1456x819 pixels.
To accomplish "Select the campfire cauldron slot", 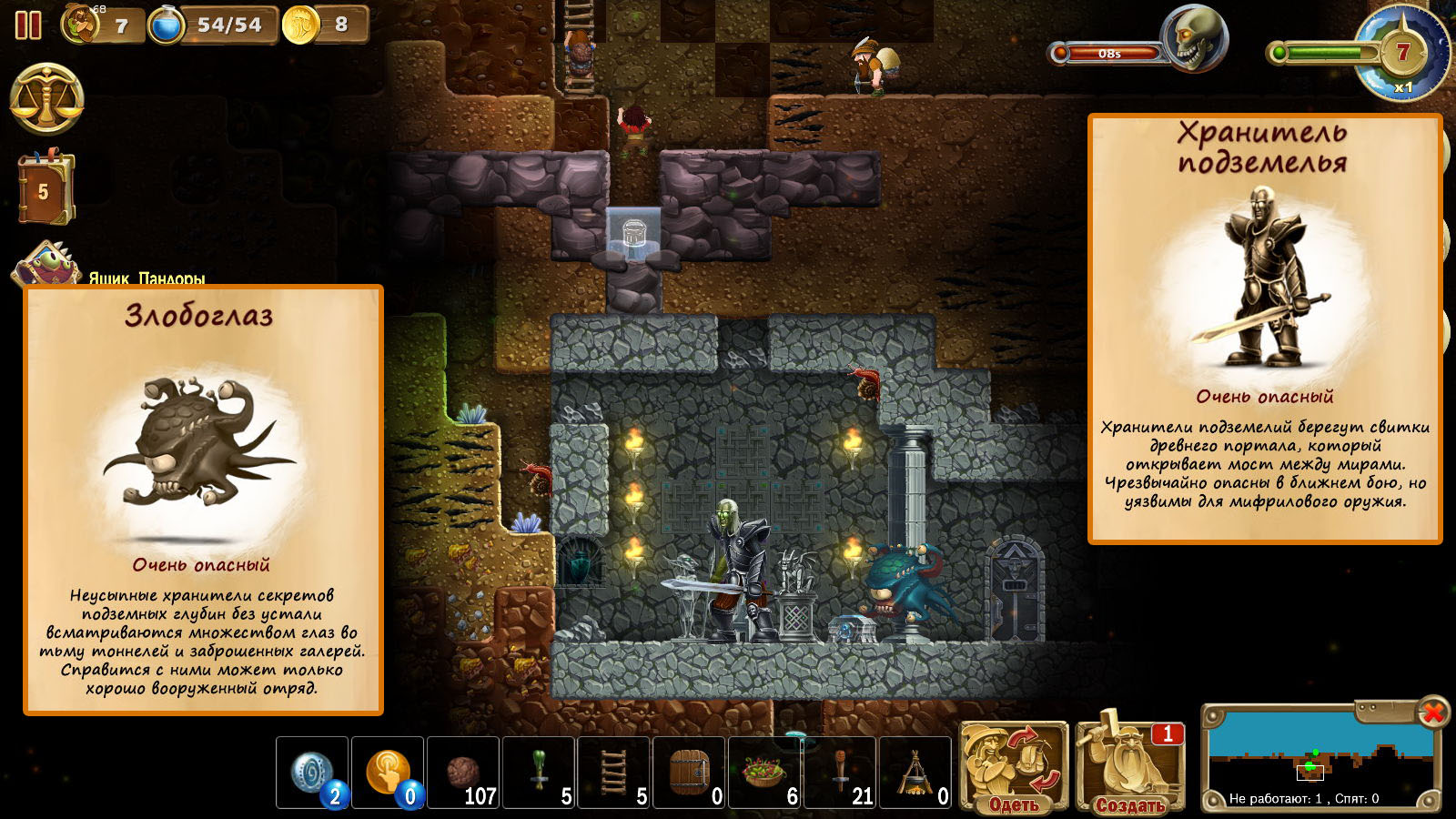I will [x=915, y=773].
